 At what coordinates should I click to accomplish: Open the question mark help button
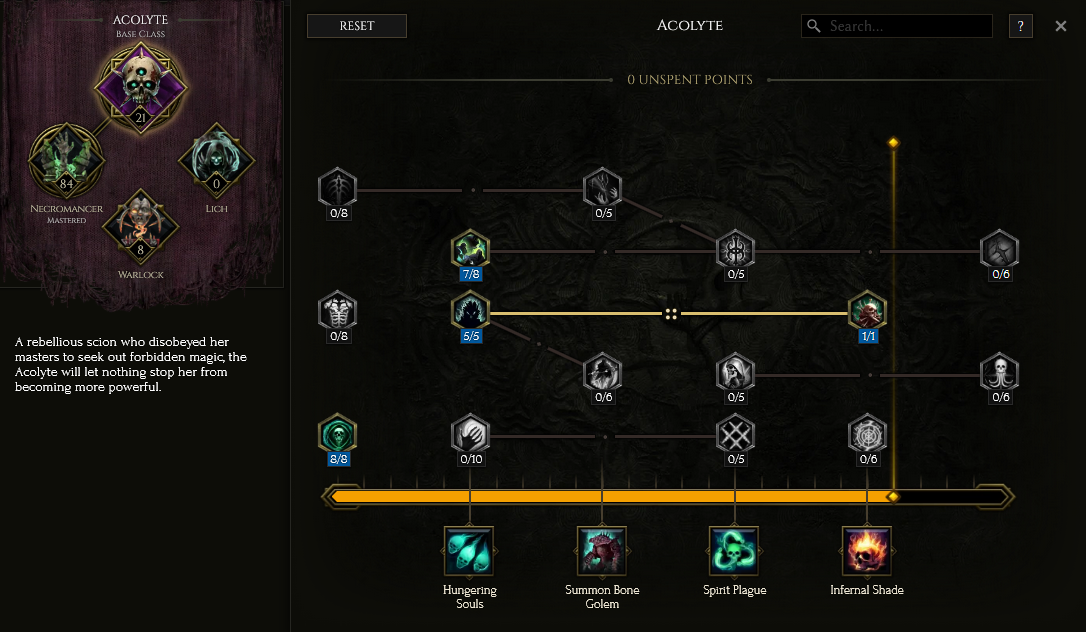[1020, 26]
